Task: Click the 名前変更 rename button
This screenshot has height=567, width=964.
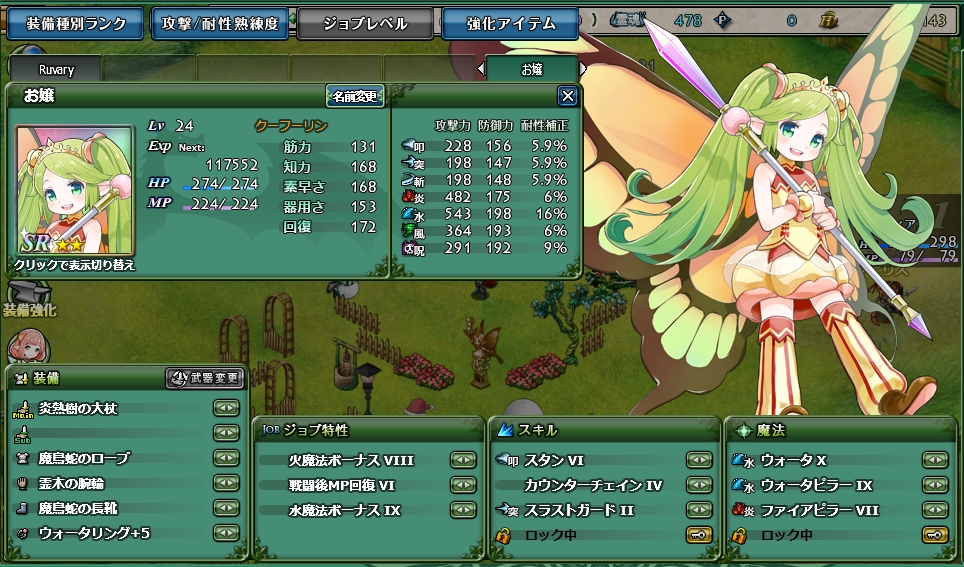Action: click(355, 96)
